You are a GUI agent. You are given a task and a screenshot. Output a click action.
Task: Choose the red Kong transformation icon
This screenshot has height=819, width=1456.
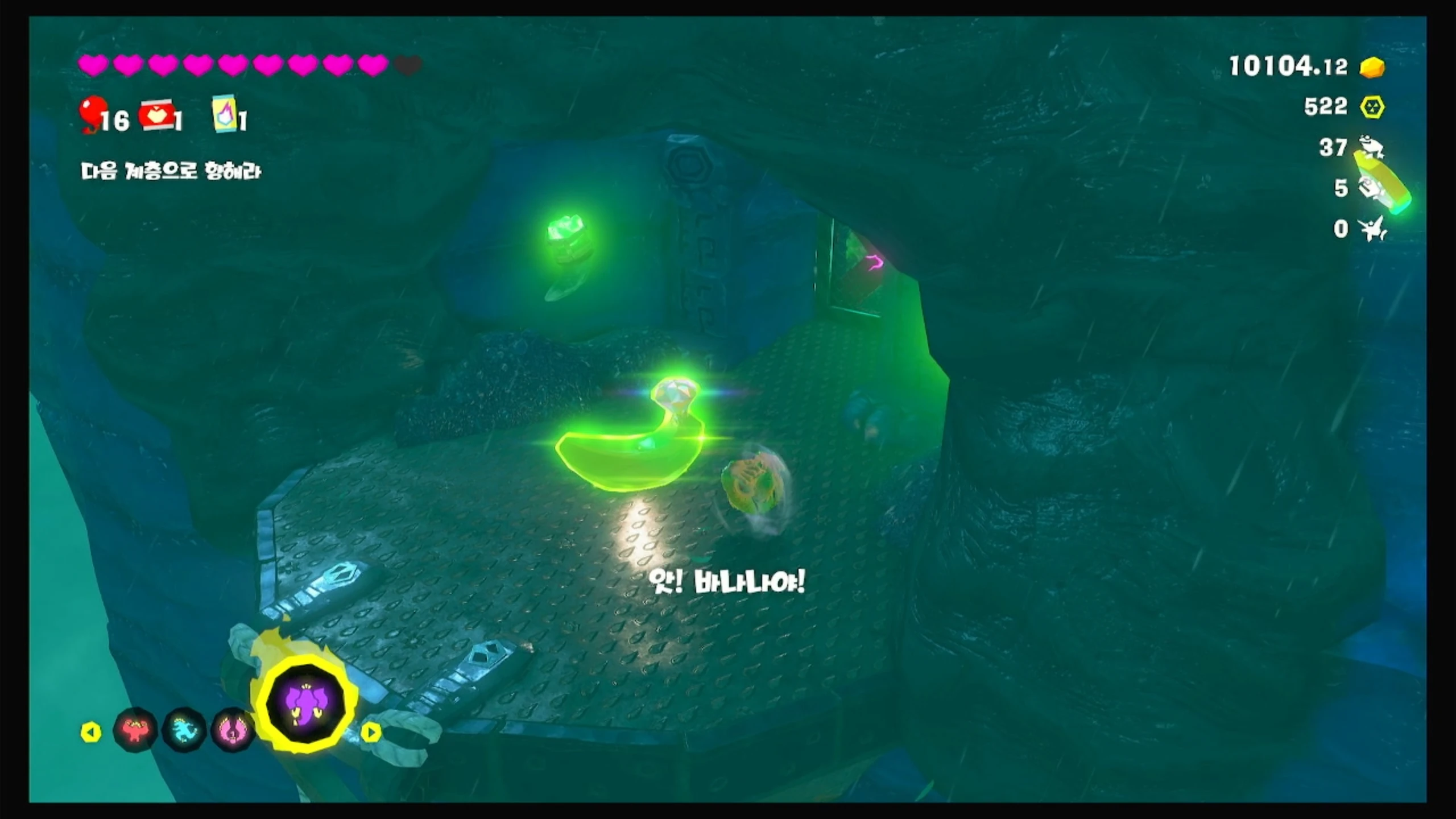pyautogui.click(x=135, y=730)
